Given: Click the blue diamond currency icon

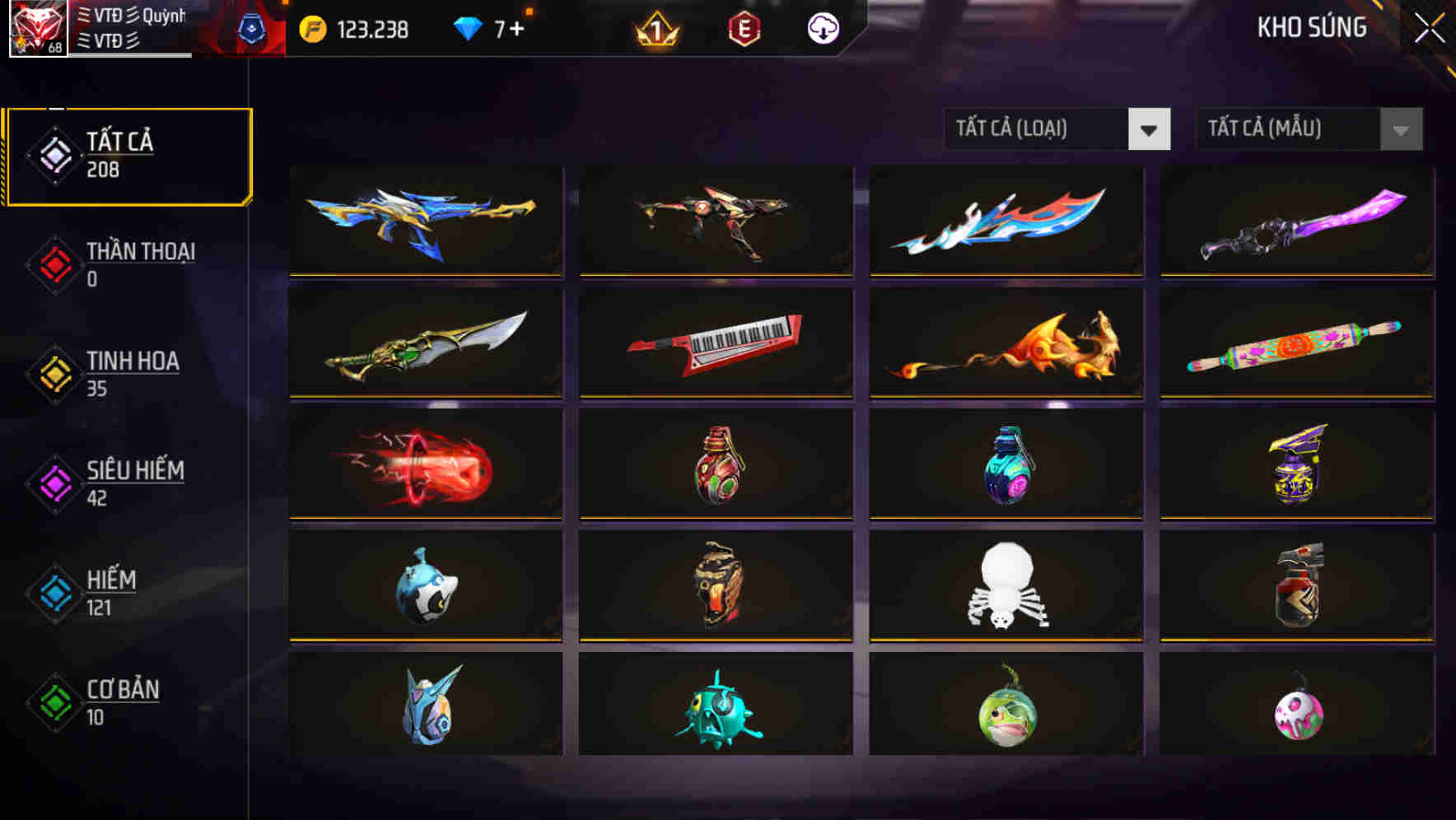Looking at the screenshot, I should 467,27.
